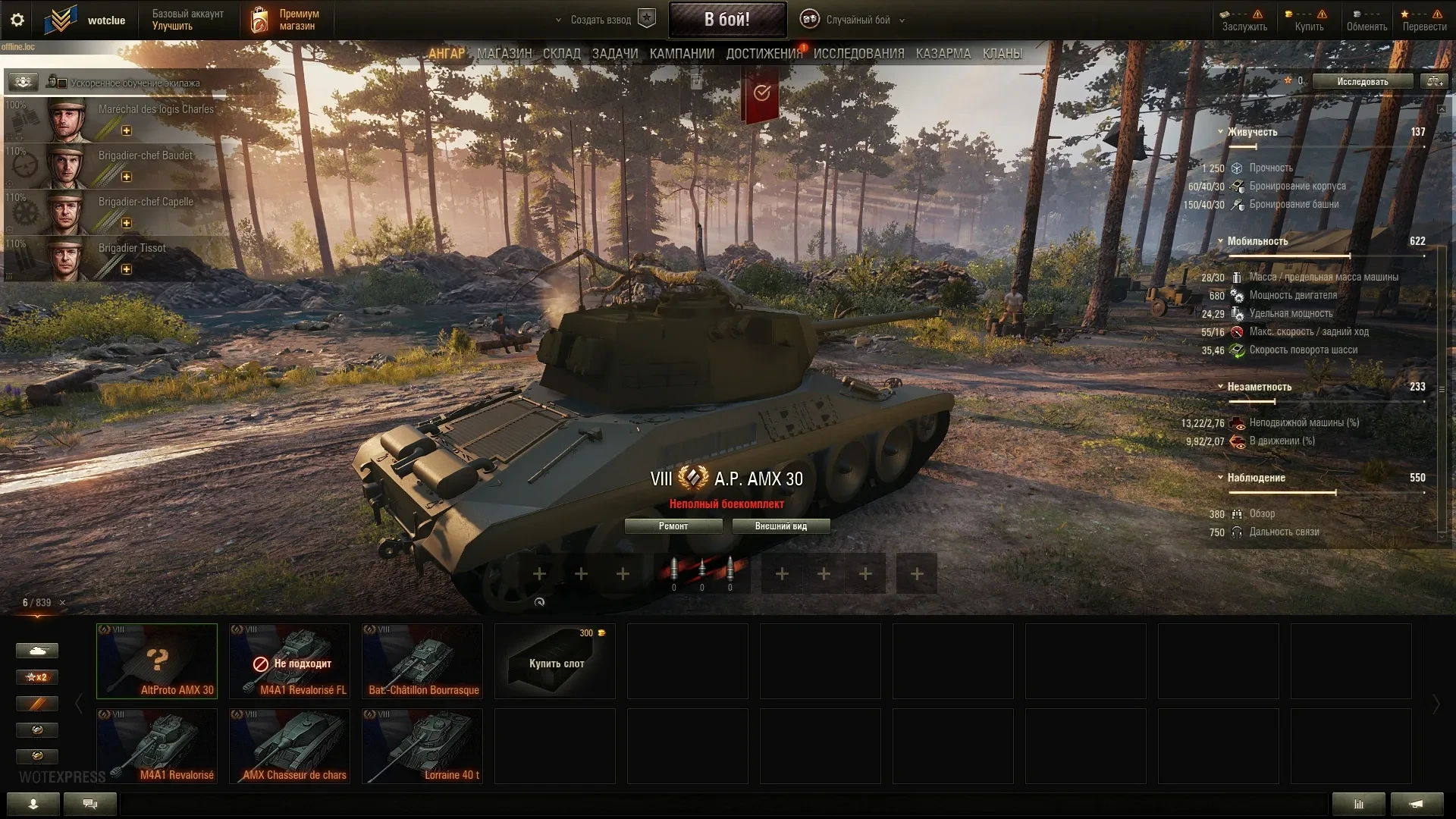Buy a new slot via Купить слот
Image resolution: width=1456 pixels, height=819 pixels.
pos(555,661)
